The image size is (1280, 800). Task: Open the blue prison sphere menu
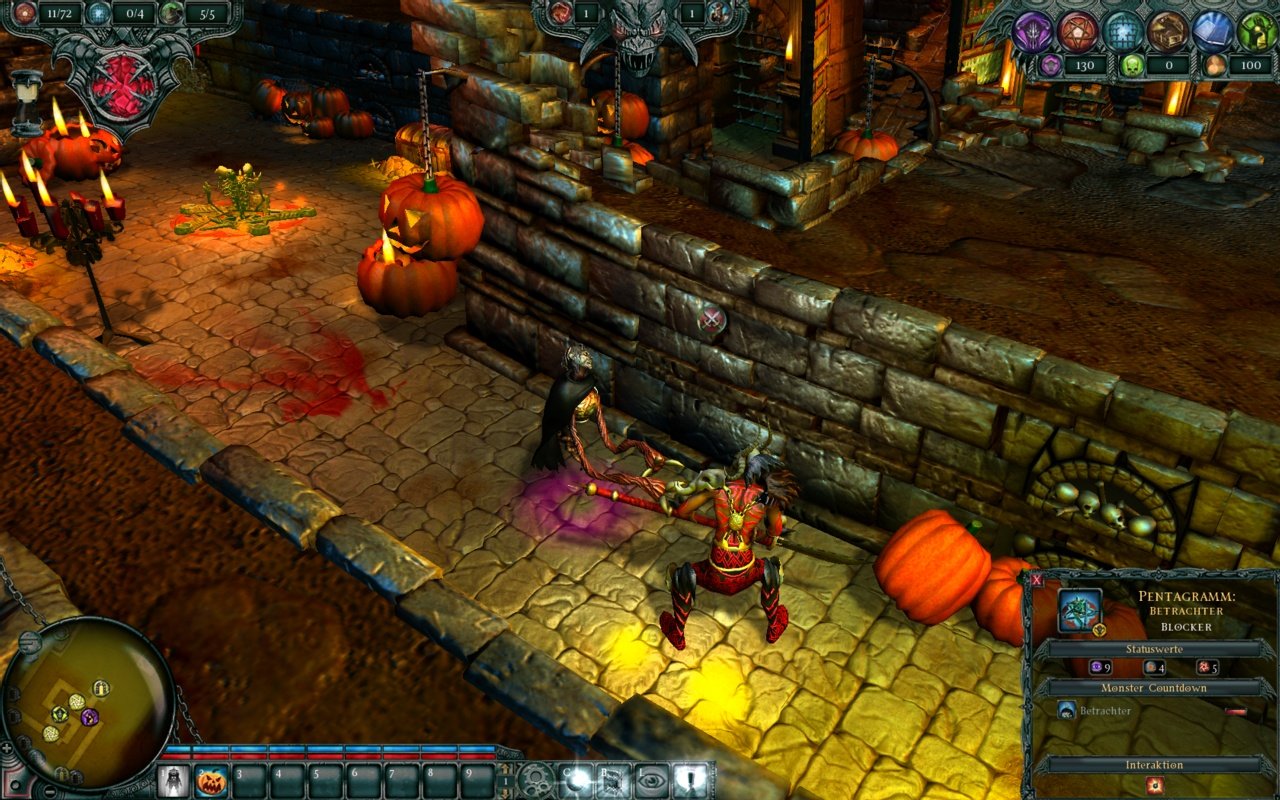pos(1121,31)
